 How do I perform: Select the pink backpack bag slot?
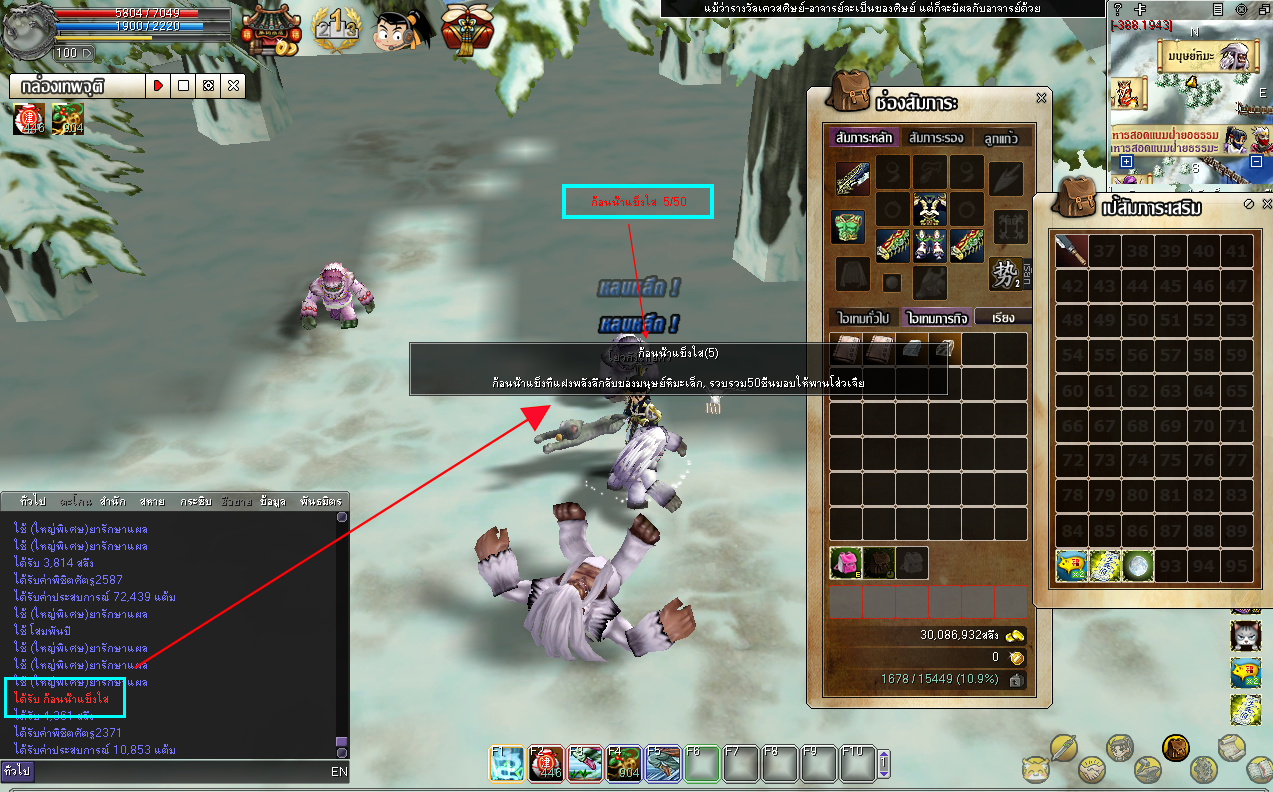tap(846, 562)
